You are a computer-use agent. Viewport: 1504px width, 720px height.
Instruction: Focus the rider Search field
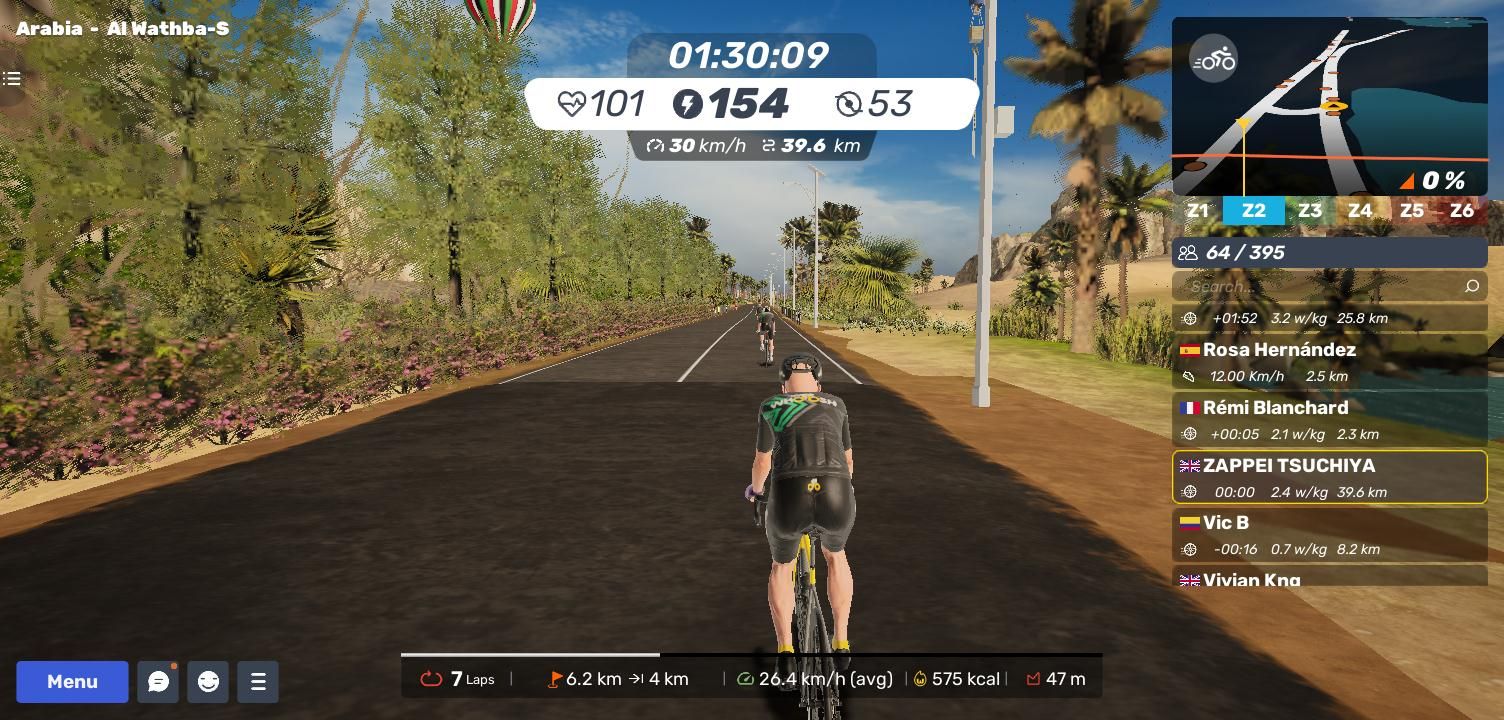1320,287
